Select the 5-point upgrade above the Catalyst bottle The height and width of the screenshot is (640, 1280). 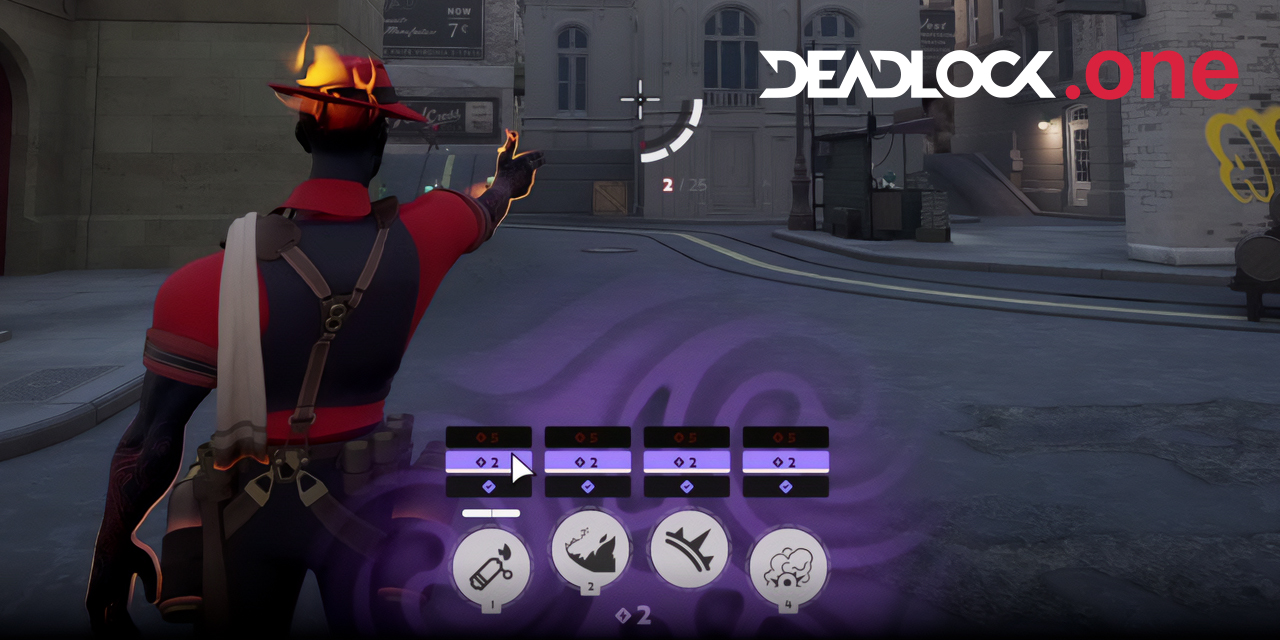coord(488,437)
